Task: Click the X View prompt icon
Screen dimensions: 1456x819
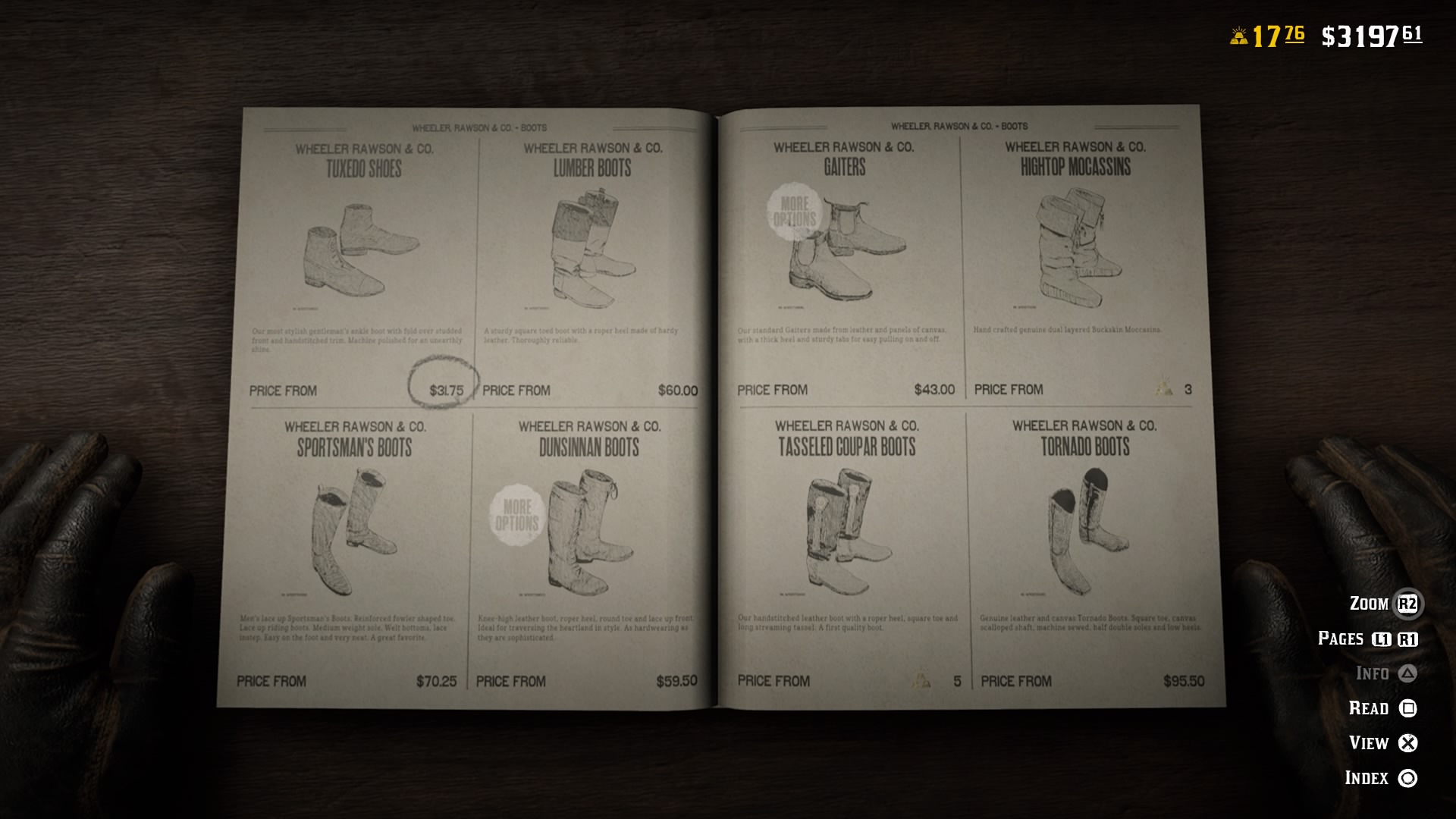Action: [x=1408, y=743]
